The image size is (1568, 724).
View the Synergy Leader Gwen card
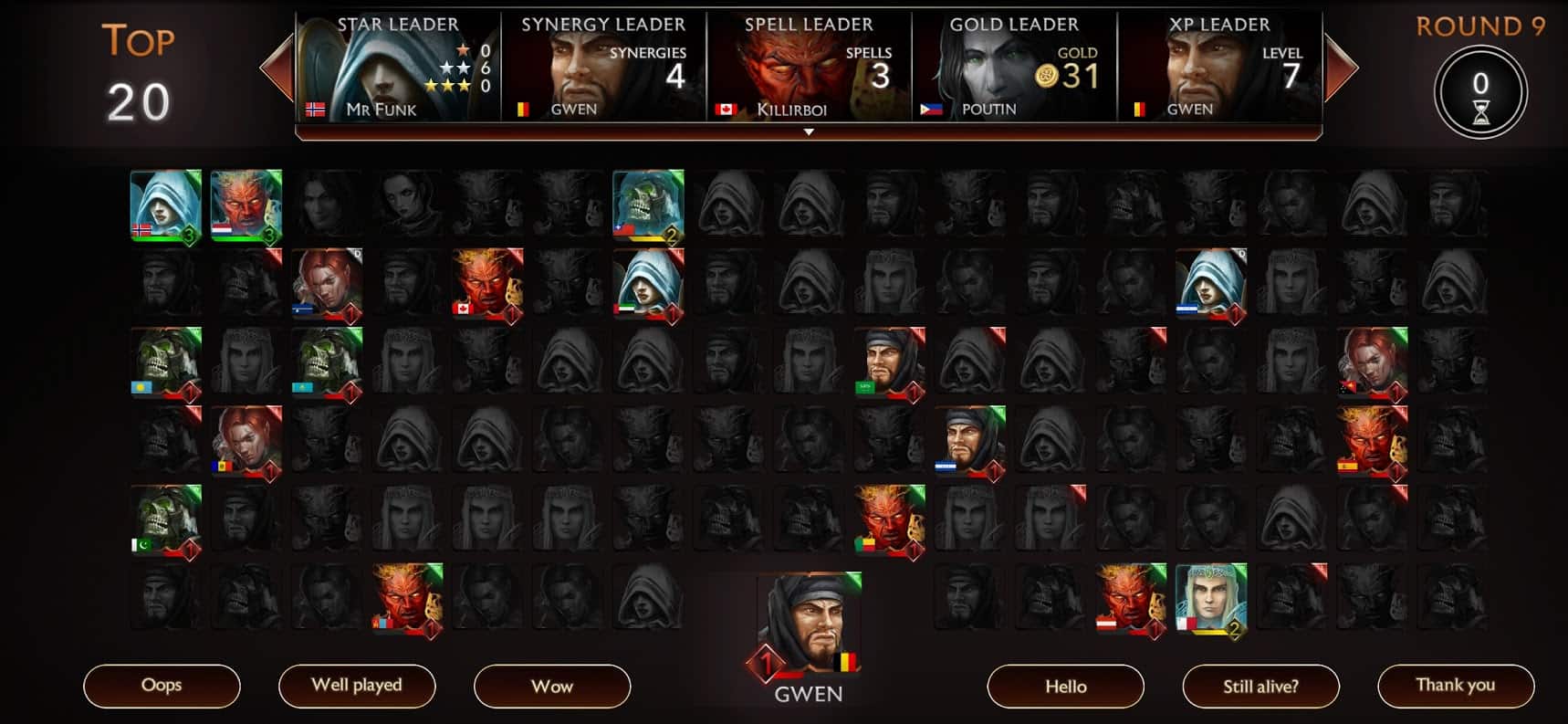(603, 68)
